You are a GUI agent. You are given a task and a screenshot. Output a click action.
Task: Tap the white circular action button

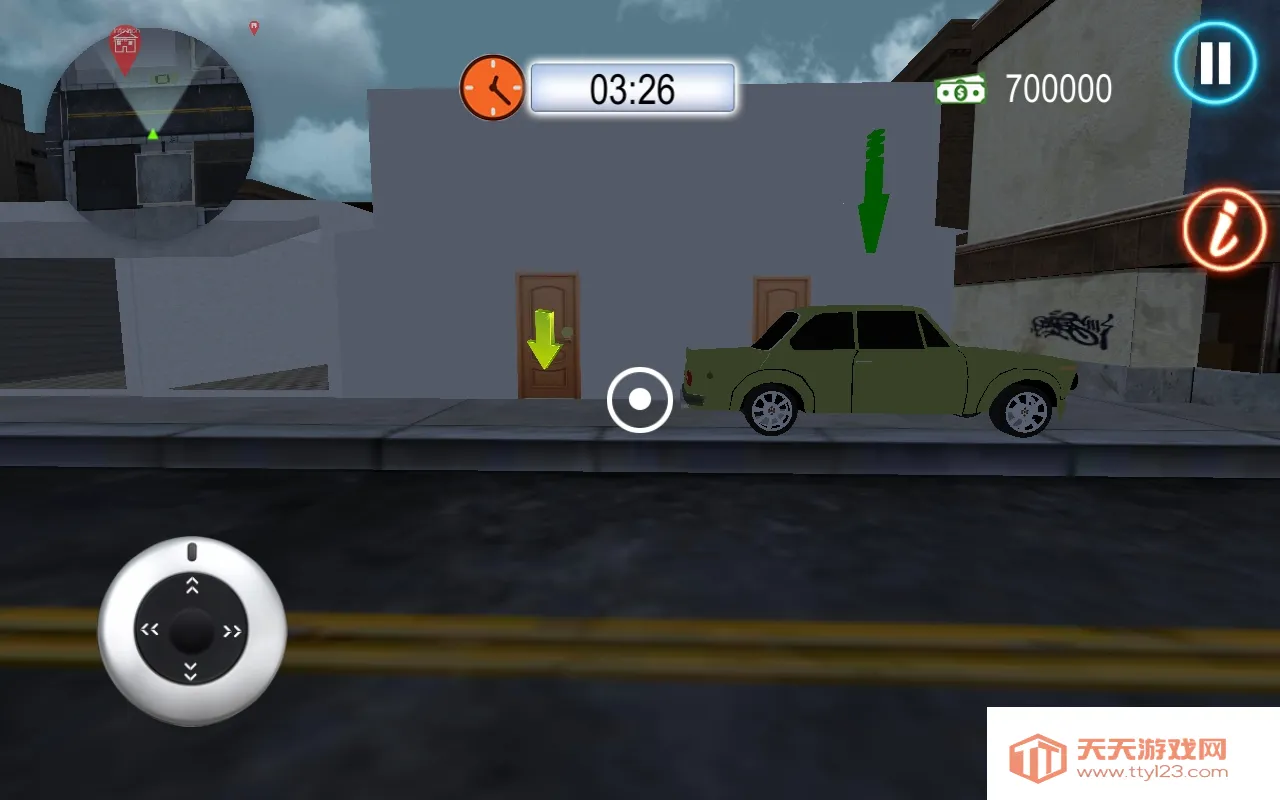639,400
